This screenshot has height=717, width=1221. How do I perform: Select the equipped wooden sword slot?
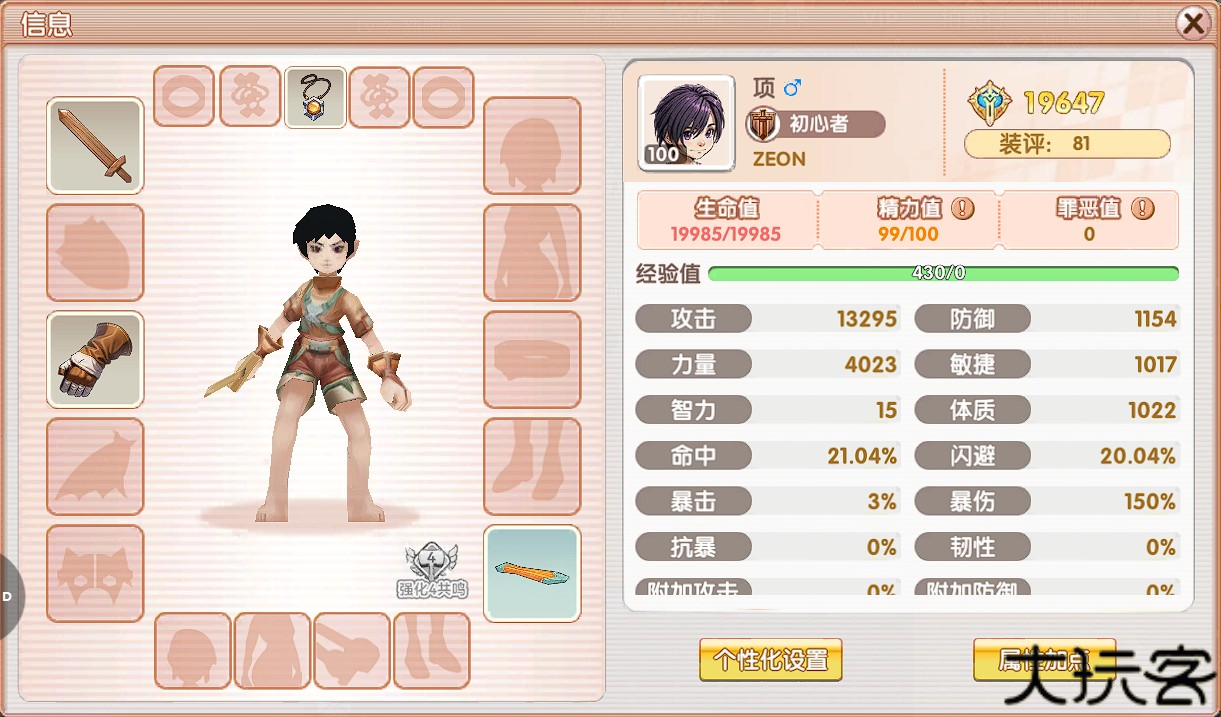[x=95, y=146]
